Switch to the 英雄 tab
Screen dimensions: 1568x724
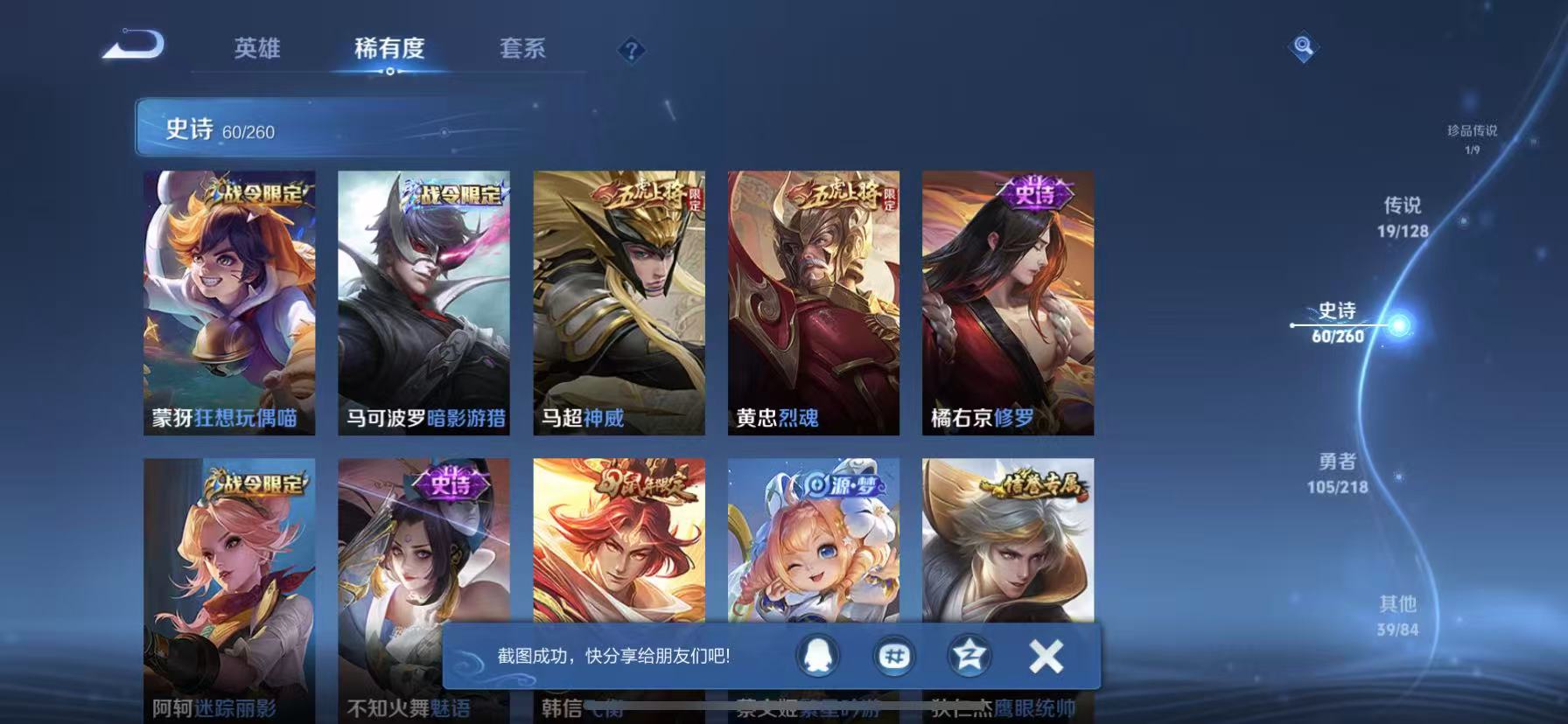[255, 50]
